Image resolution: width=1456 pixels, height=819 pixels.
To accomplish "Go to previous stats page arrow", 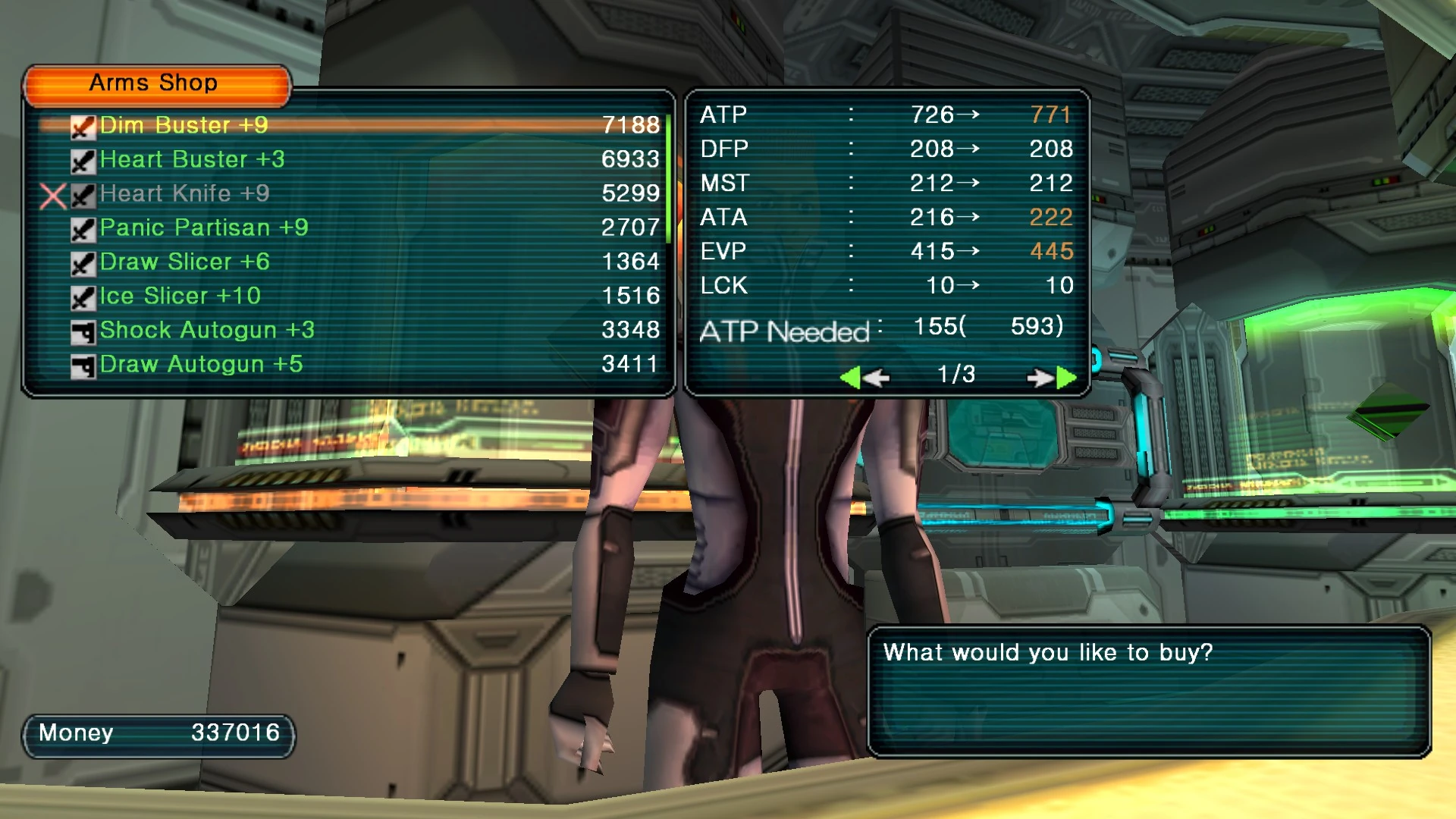I will click(x=864, y=377).
